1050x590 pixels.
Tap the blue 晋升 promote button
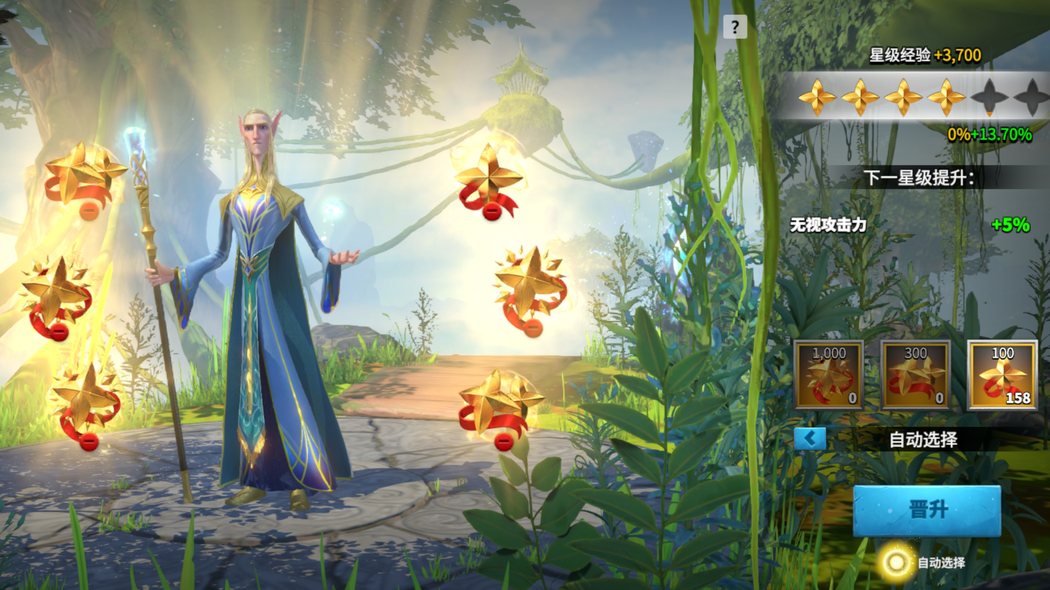pyautogui.click(x=926, y=510)
